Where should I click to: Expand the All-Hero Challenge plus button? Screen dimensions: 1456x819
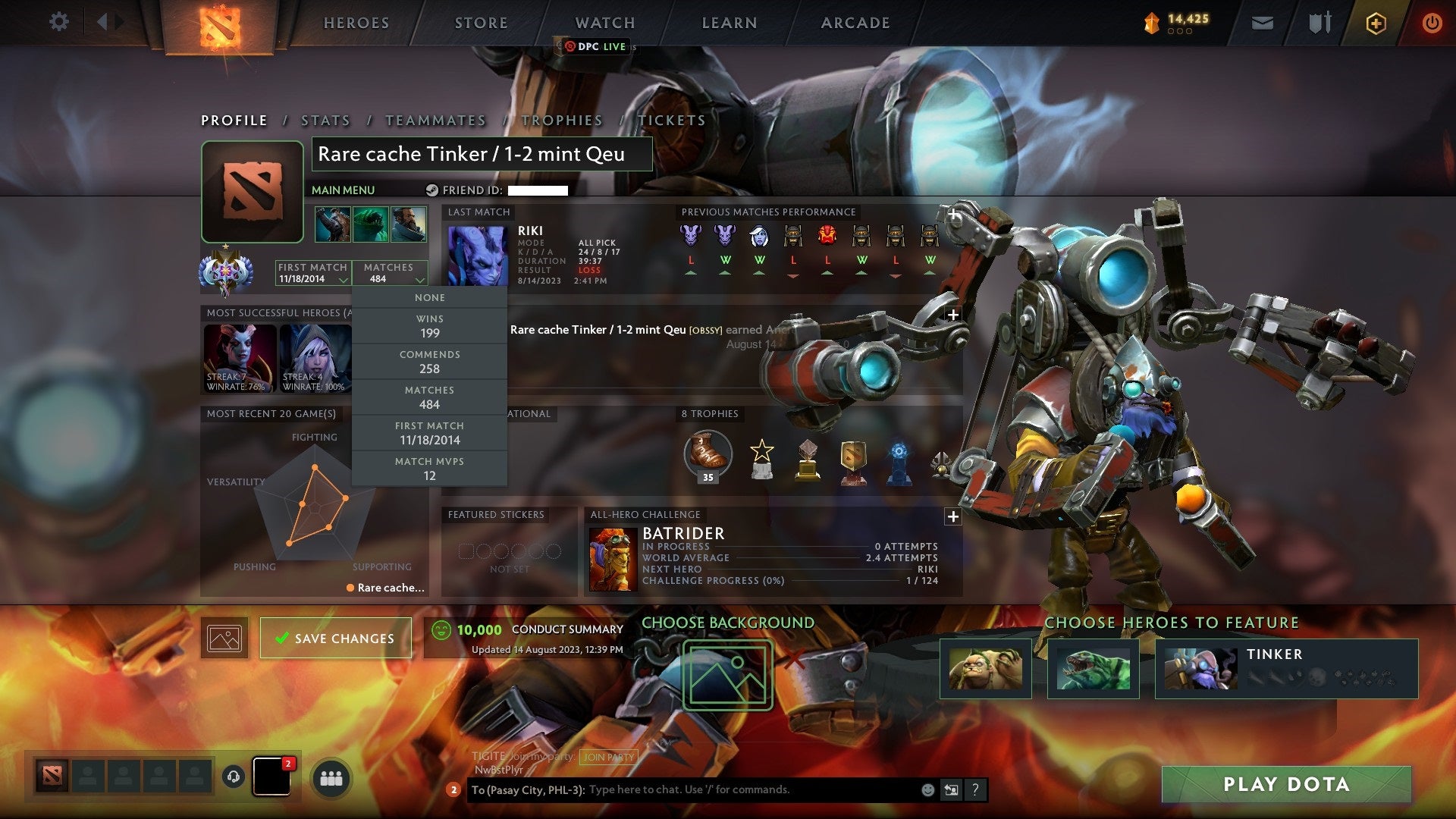tap(952, 516)
